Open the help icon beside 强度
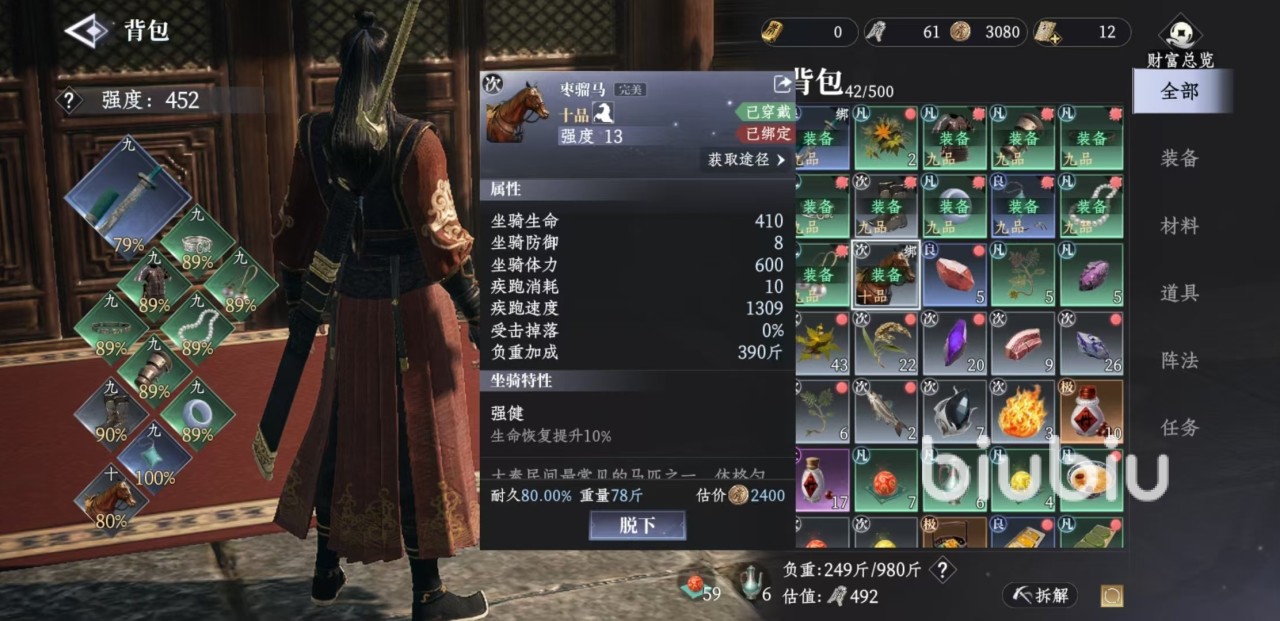The width and height of the screenshot is (1280, 621). 69,100
